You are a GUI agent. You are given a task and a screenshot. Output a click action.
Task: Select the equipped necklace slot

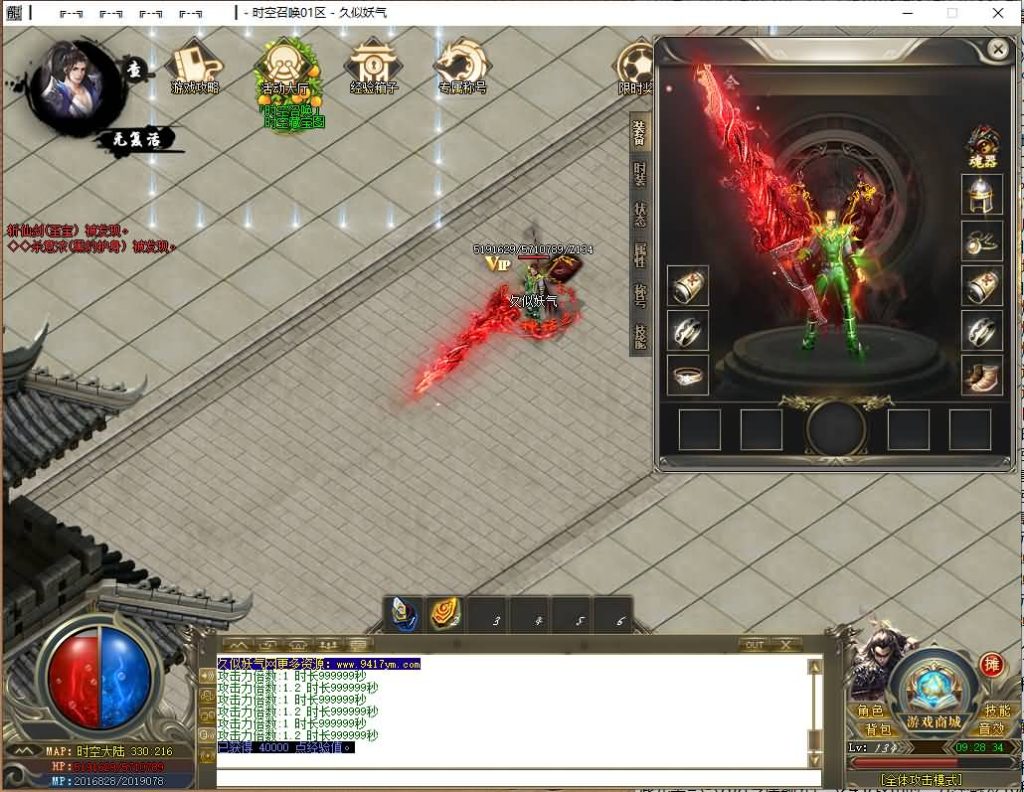point(982,240)
